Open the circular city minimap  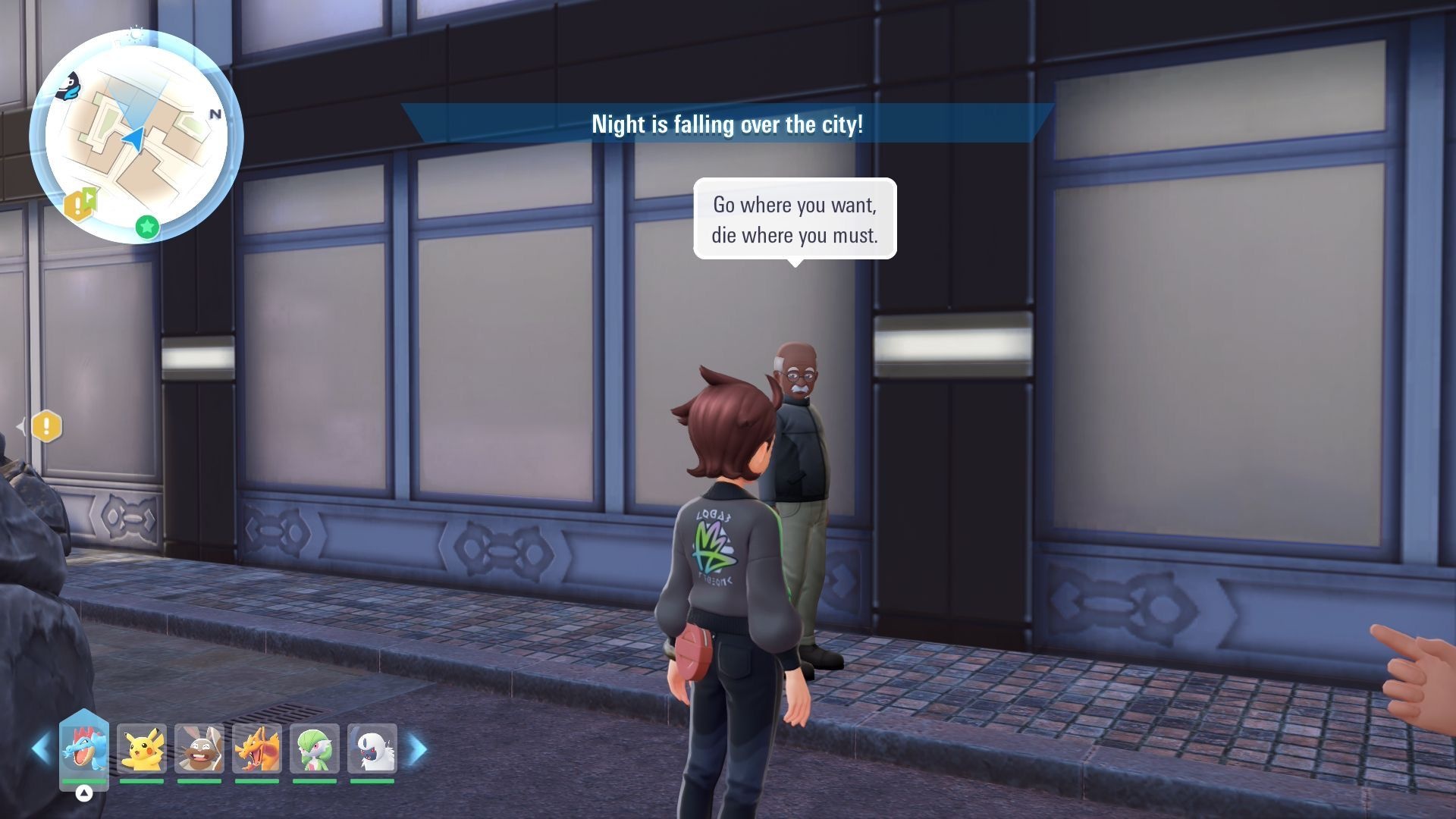coord(136,136)
